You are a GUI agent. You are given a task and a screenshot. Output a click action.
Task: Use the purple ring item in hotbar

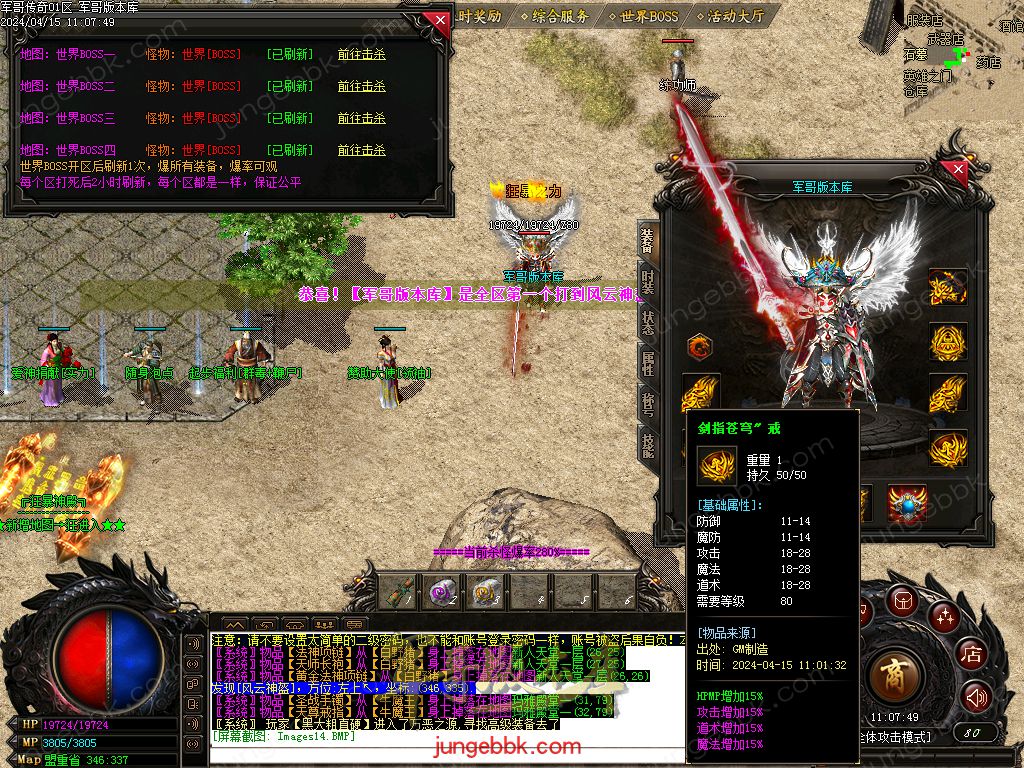point(441,593)
